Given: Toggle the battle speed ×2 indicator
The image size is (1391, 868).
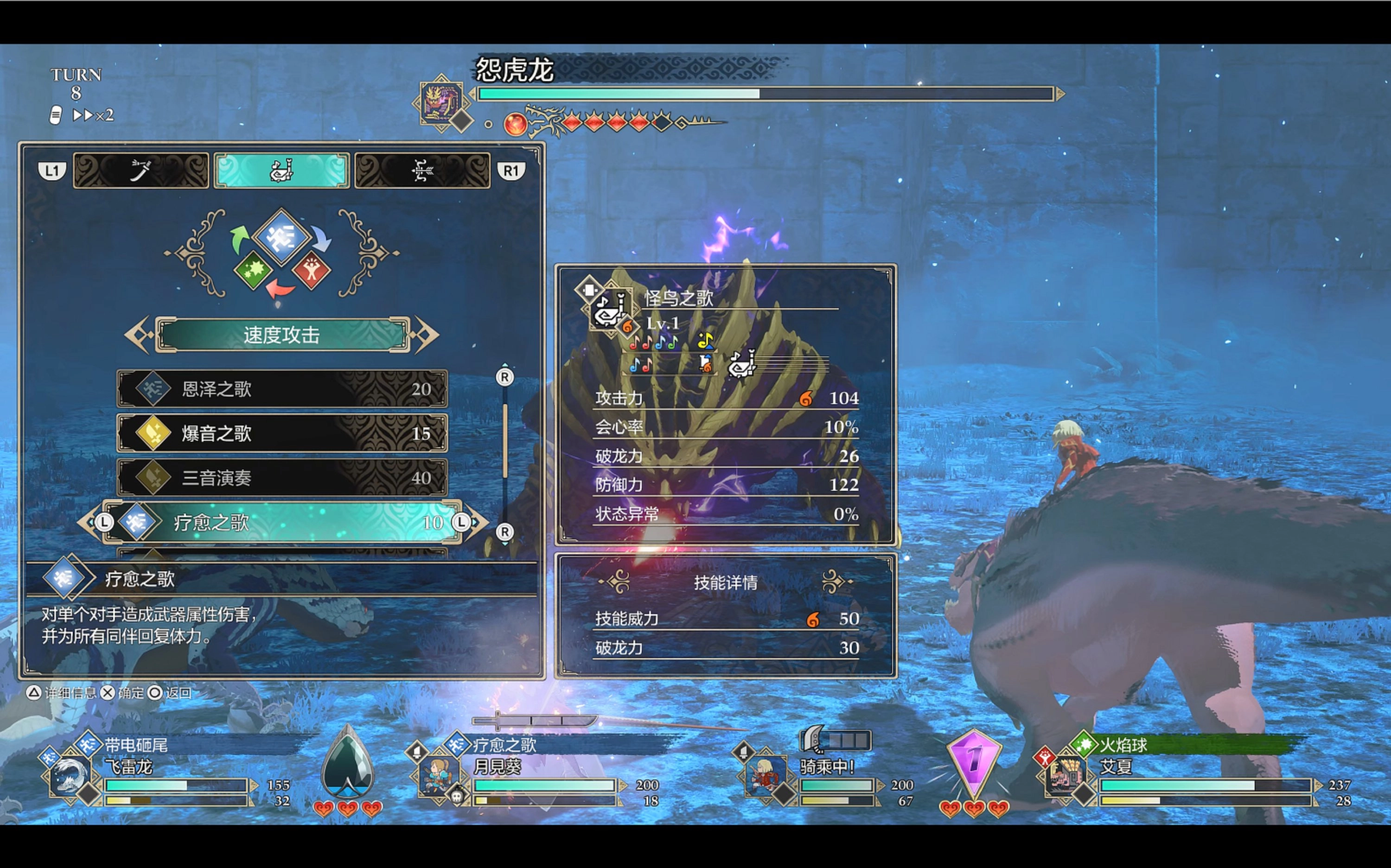Looking at the screenshot, I should [92, 115].
